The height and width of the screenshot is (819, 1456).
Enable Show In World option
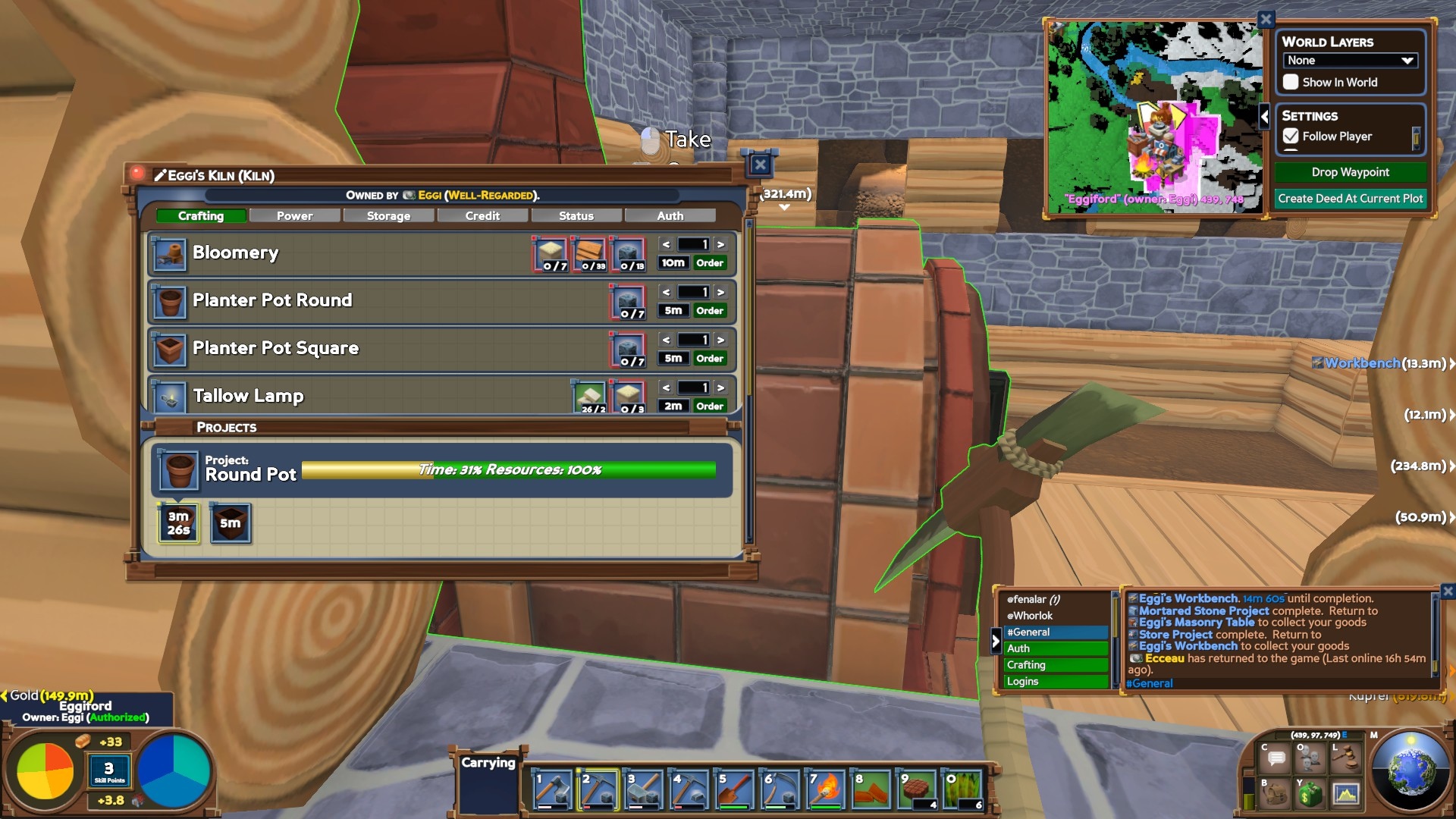click(x=1291, y=82)
